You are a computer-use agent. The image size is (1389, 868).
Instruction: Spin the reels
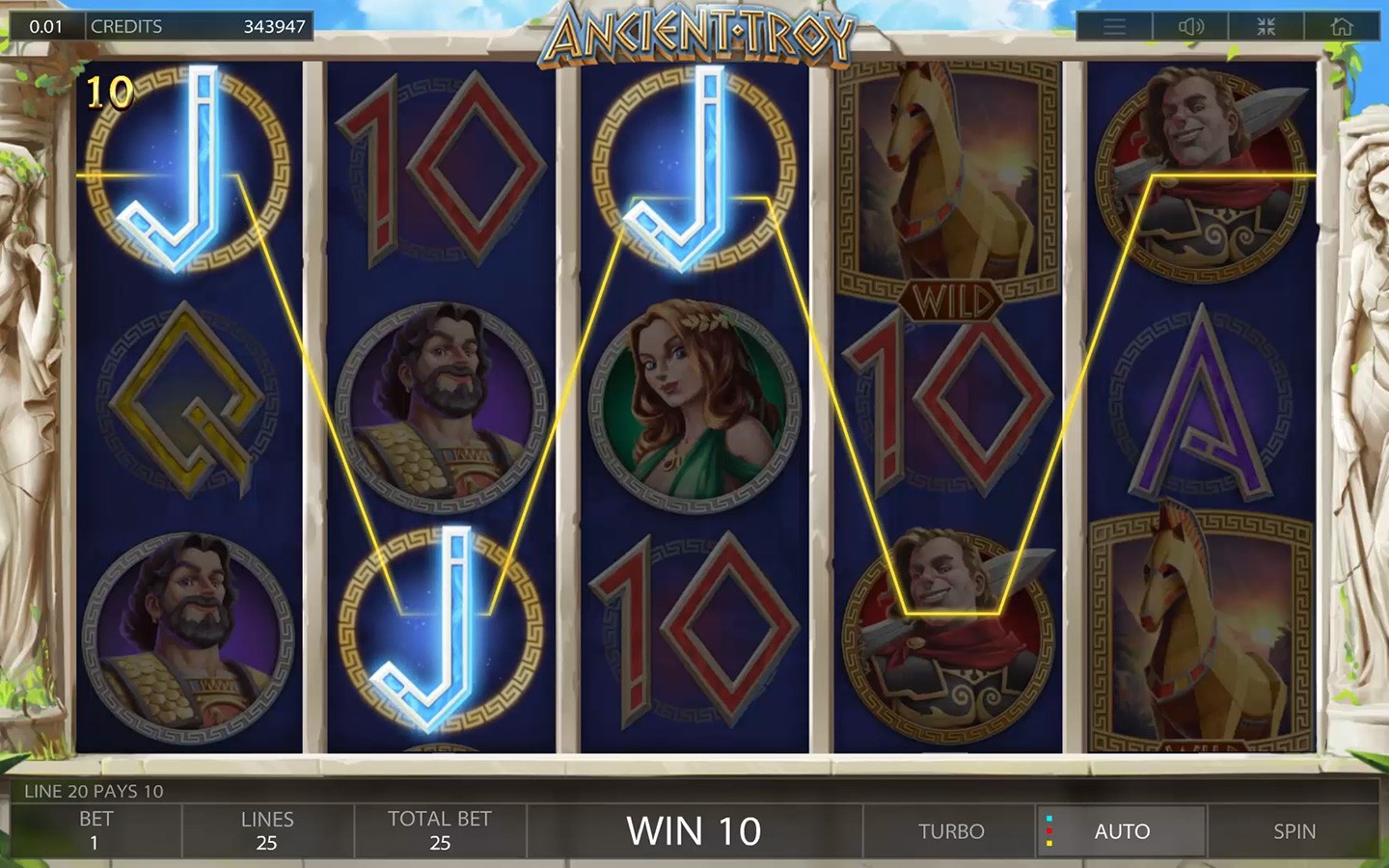1294,831
